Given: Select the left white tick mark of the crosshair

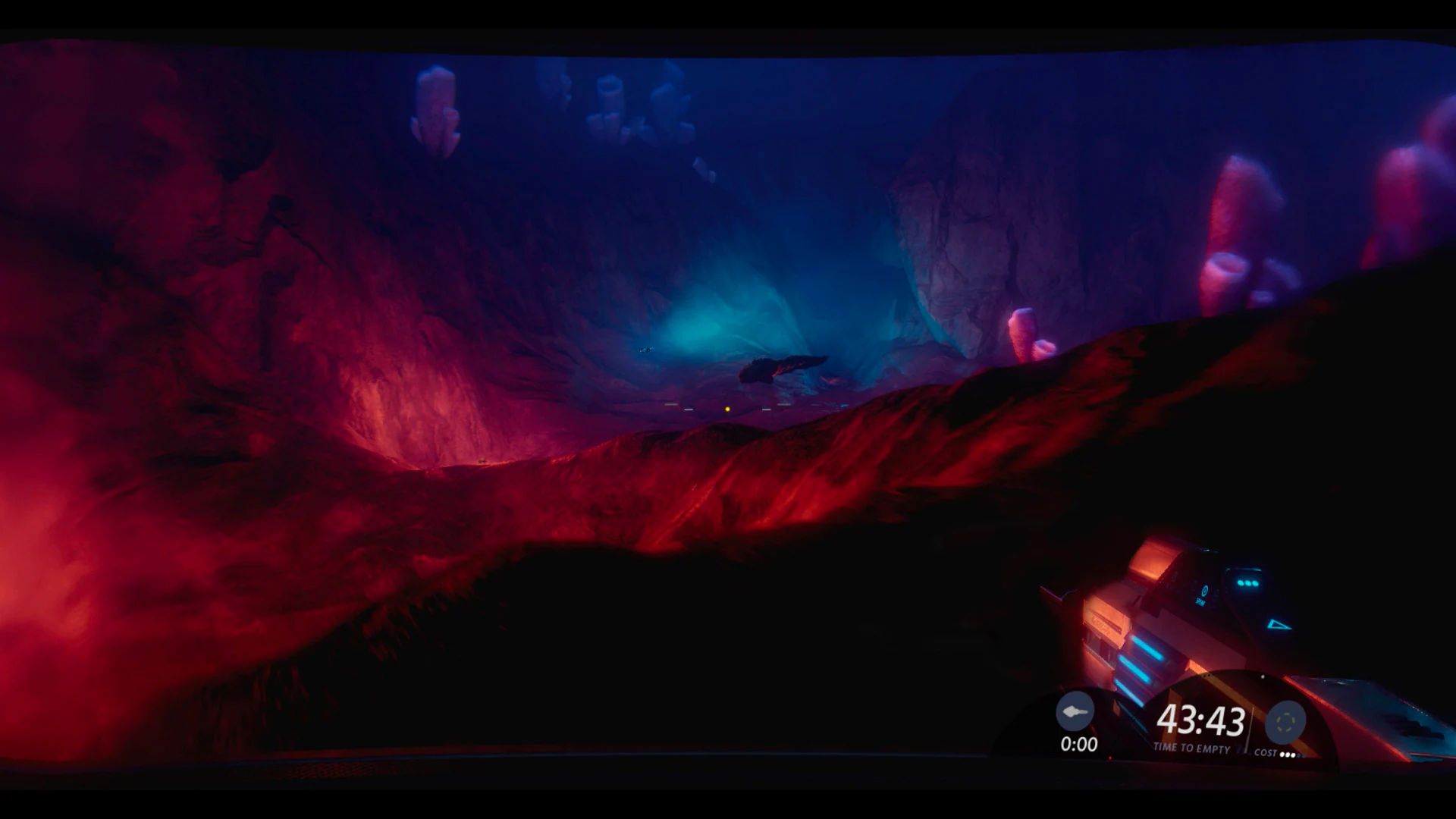Looking at the screenshot, I should click(x=689, y=409).
